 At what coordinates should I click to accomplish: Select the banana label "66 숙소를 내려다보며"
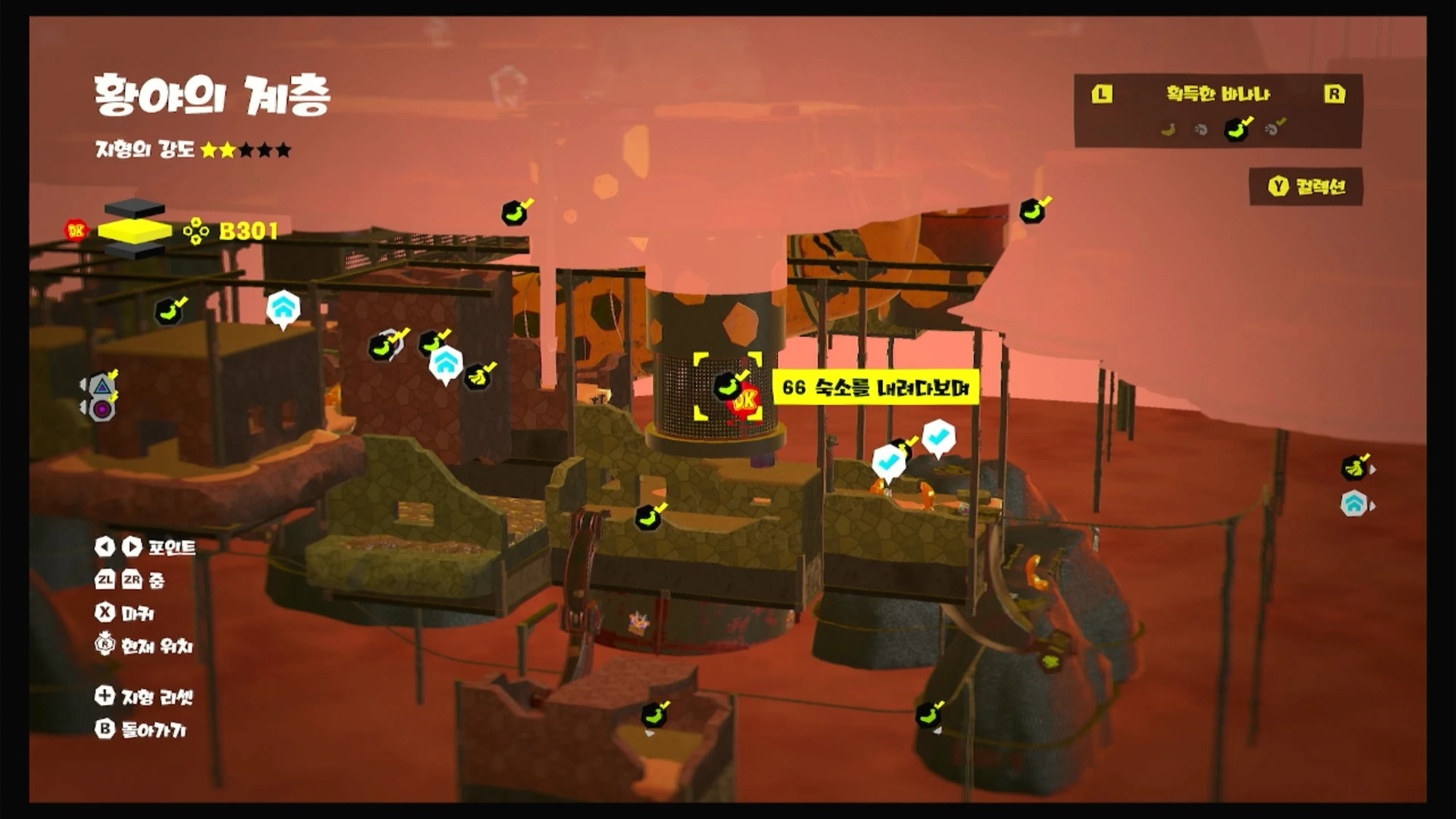[875, 388]
